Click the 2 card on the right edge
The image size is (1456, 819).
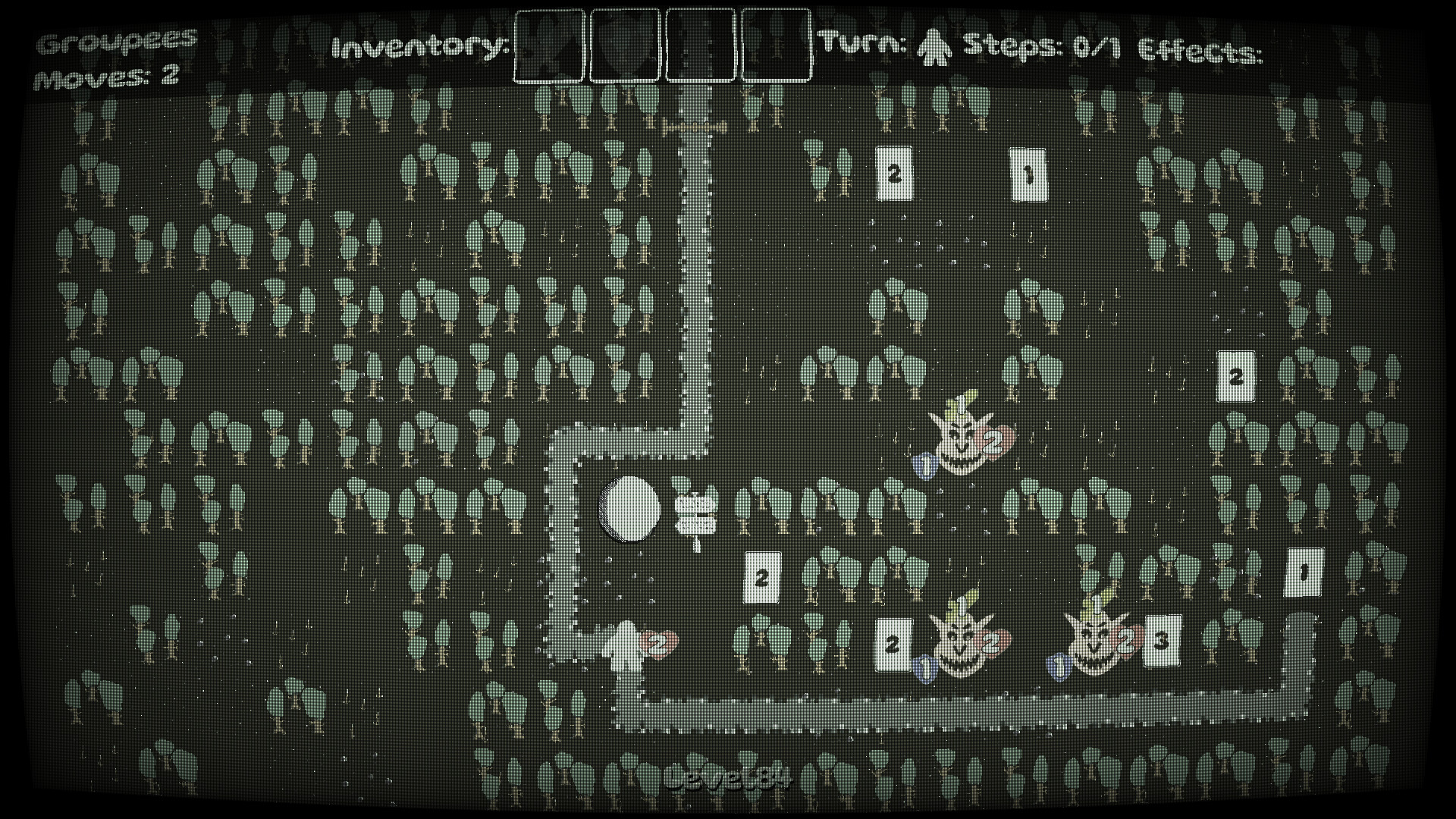pyautogui.click(x=1236, y=374)
